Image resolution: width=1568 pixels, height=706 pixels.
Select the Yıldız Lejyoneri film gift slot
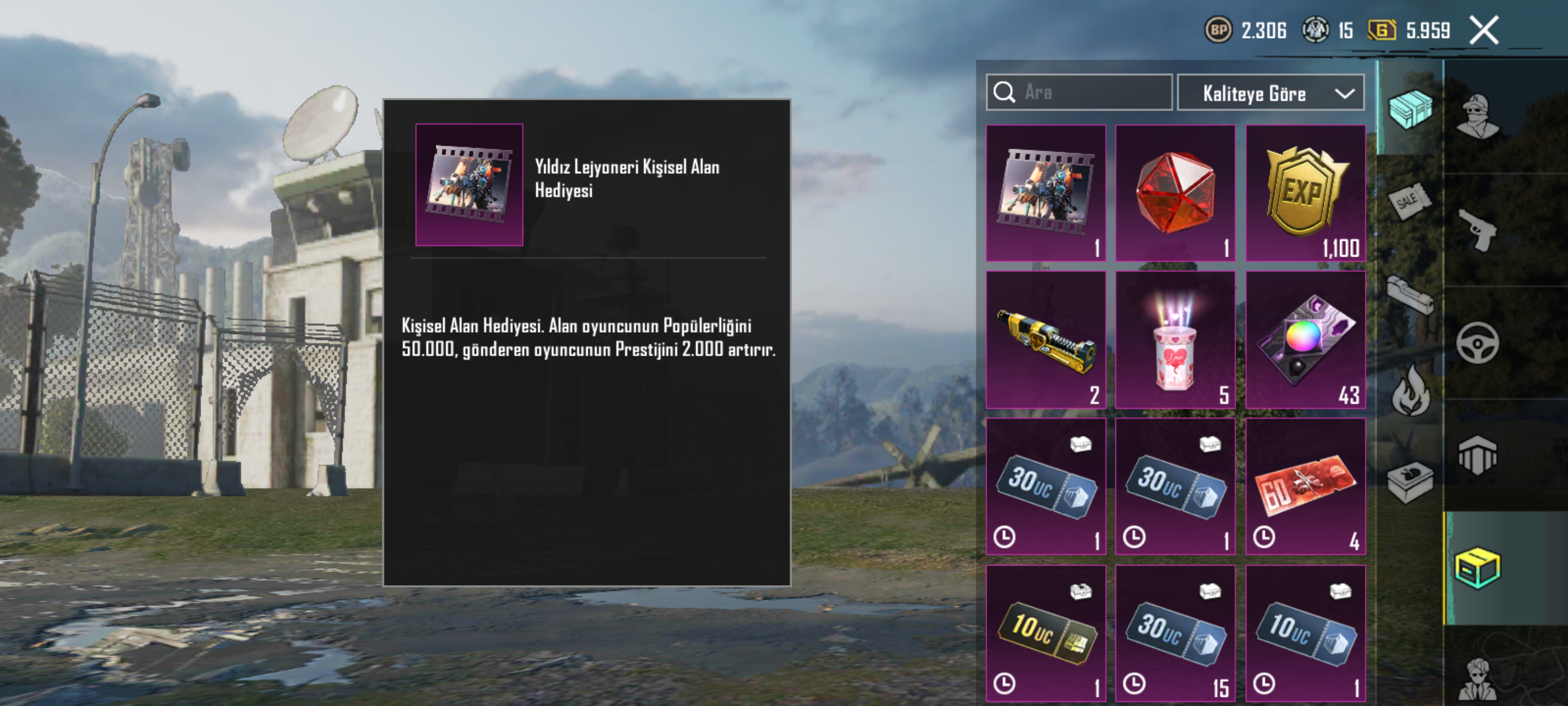[x=1045, y=193]
